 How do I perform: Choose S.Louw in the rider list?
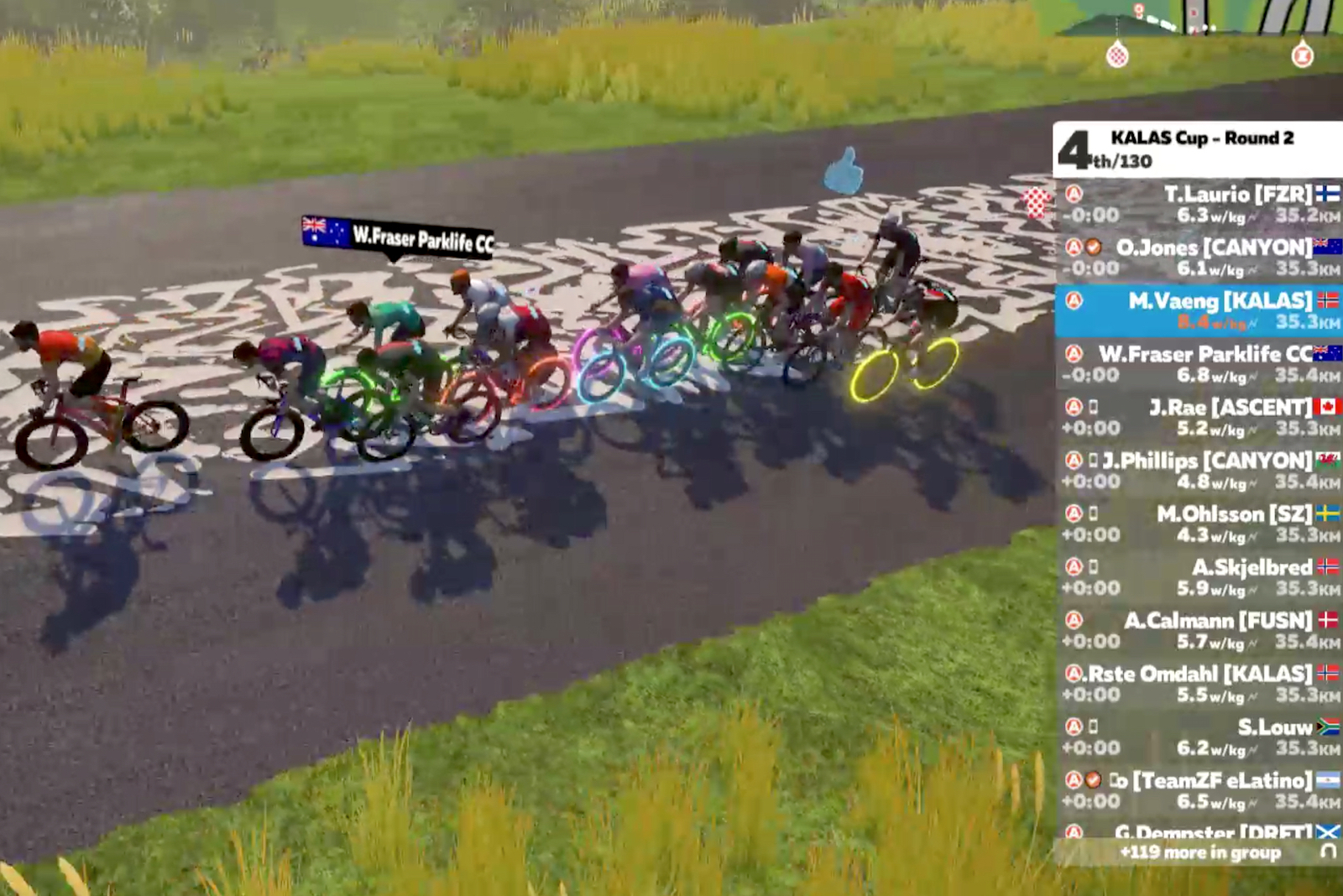click(1199, 737)
